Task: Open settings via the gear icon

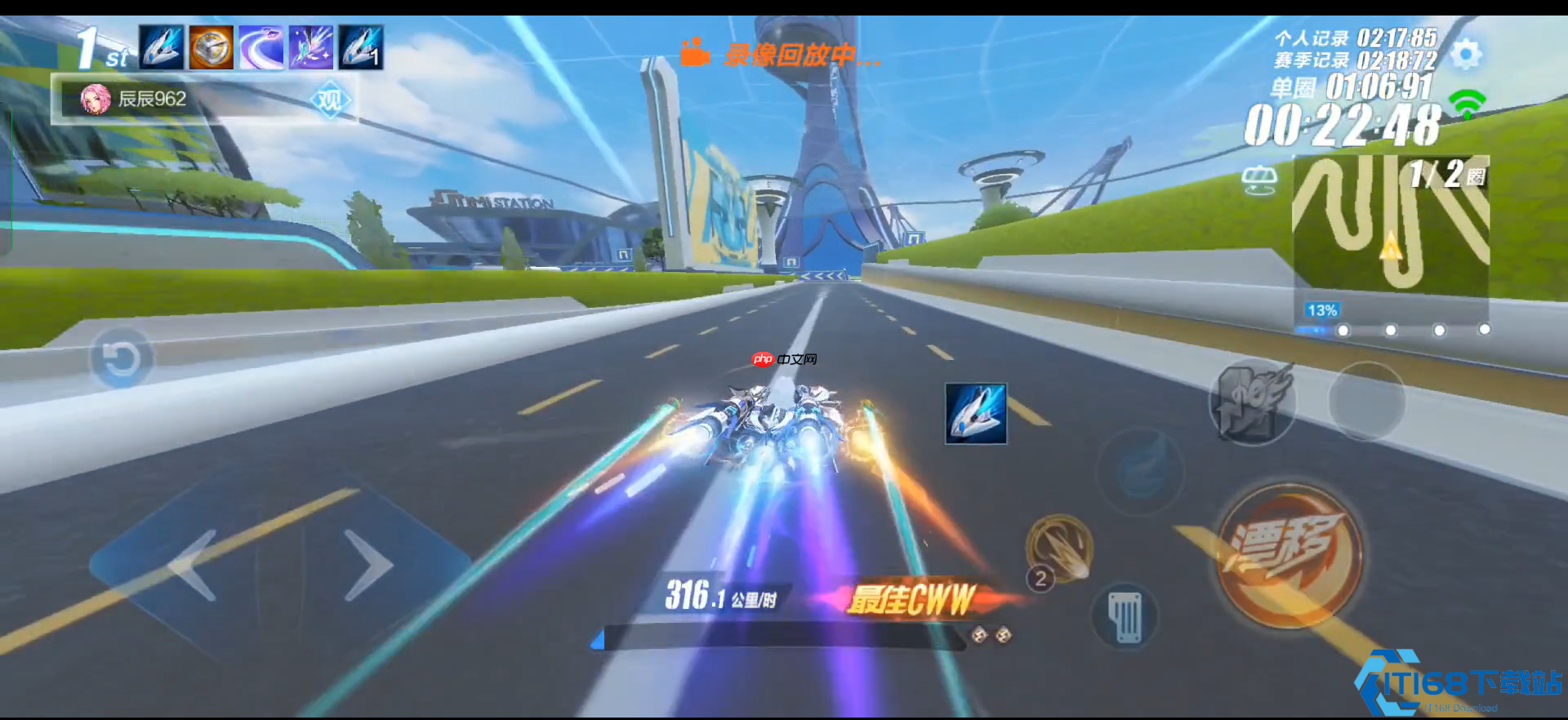Action: [x=1466, y=54]
